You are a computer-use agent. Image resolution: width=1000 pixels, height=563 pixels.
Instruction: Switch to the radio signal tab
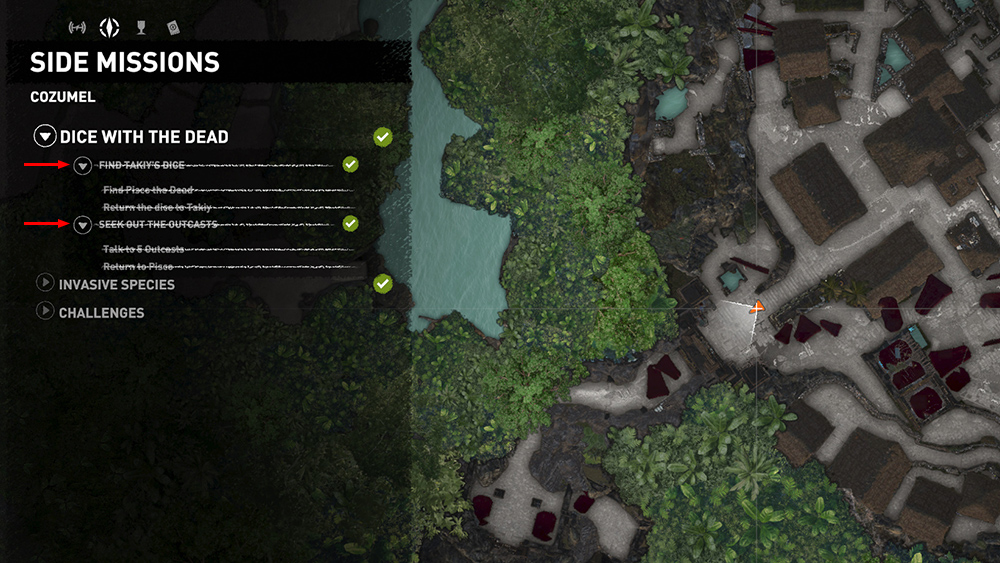pyautogui.click(x=76, y=27)
